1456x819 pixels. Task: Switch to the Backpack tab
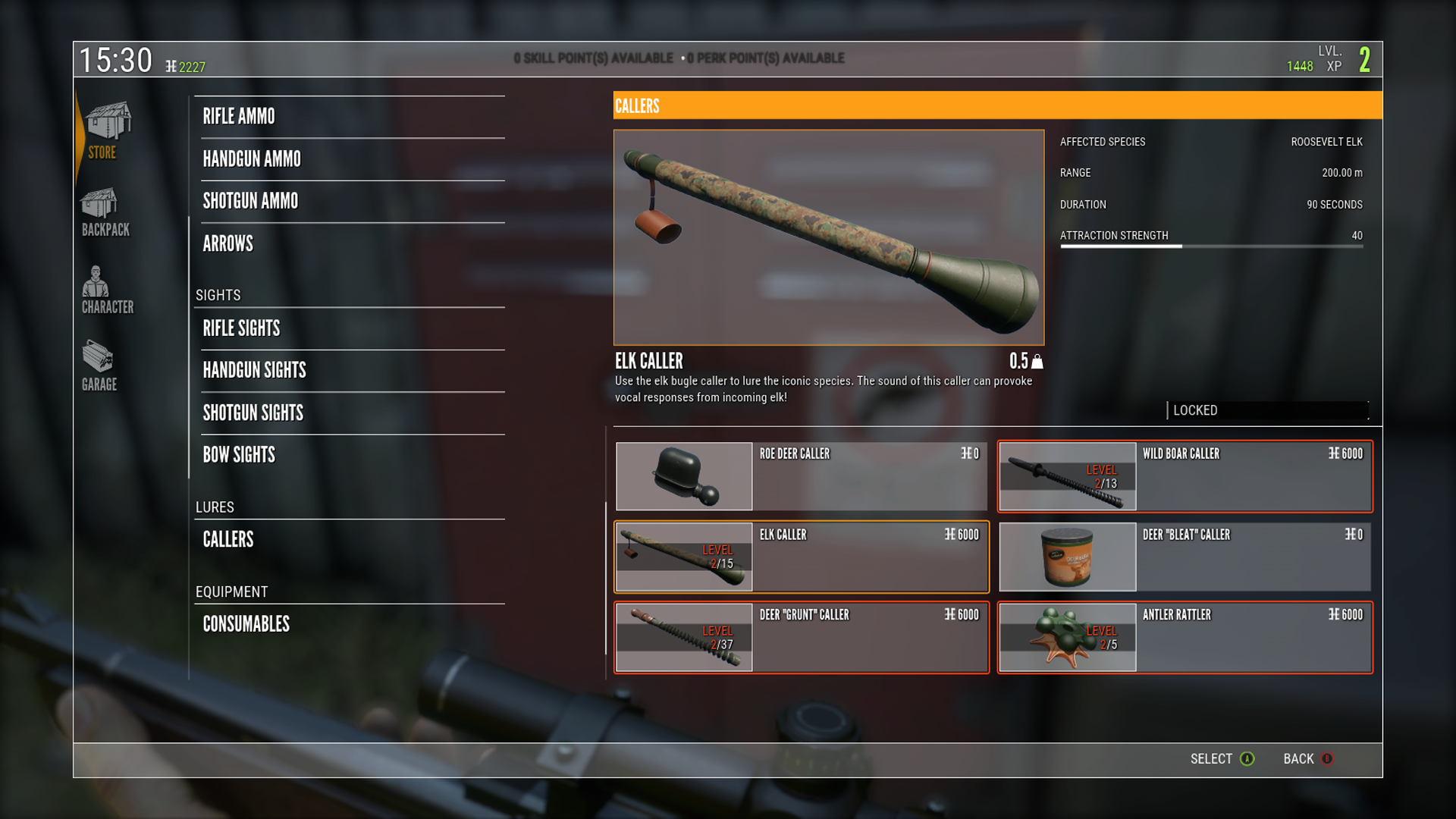tap(105, 213)
